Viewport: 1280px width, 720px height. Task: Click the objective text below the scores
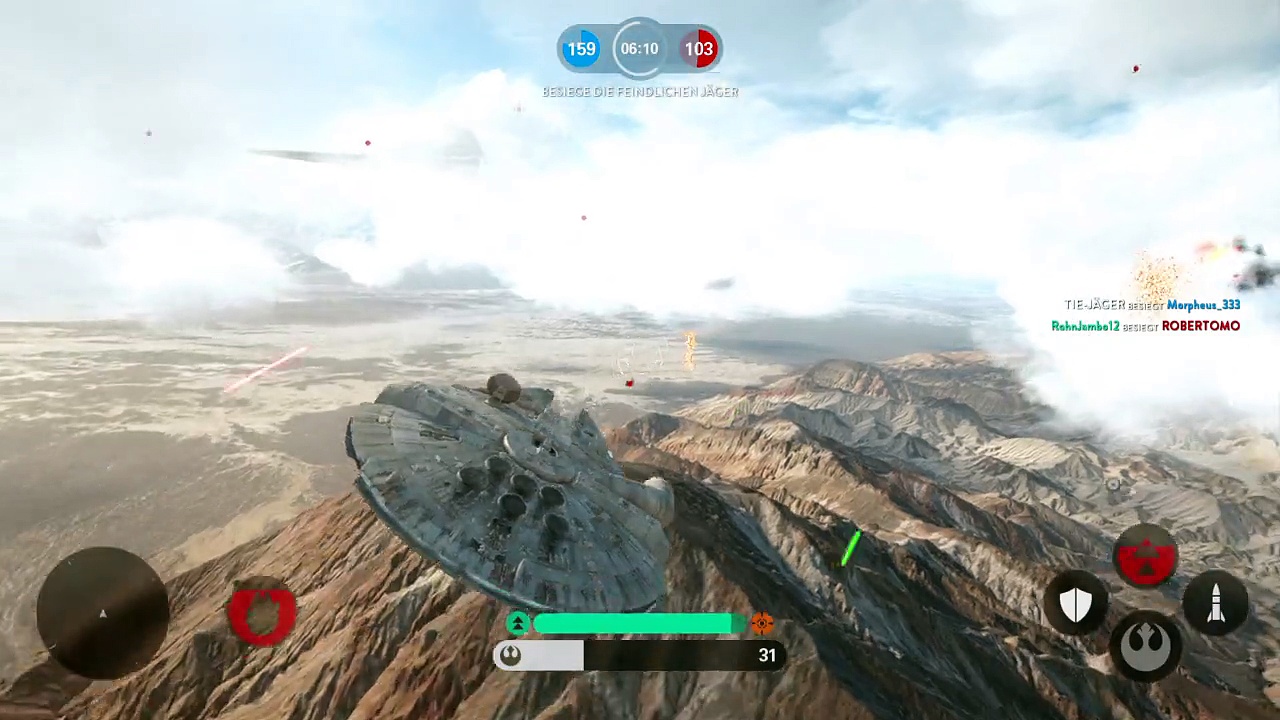pyautogui.click(x=640, y=92)
